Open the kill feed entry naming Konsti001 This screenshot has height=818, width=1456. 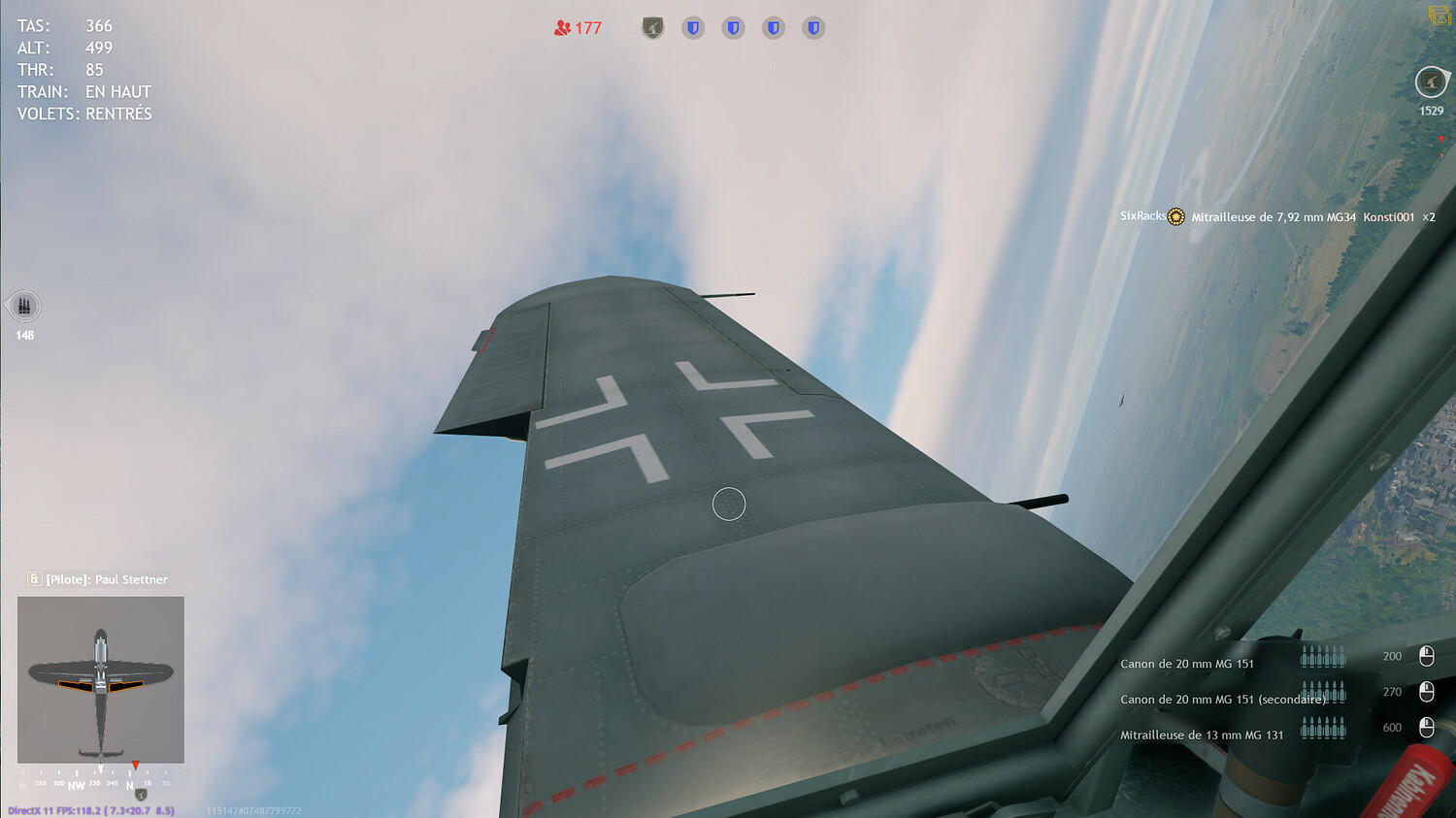point(1388,217)
